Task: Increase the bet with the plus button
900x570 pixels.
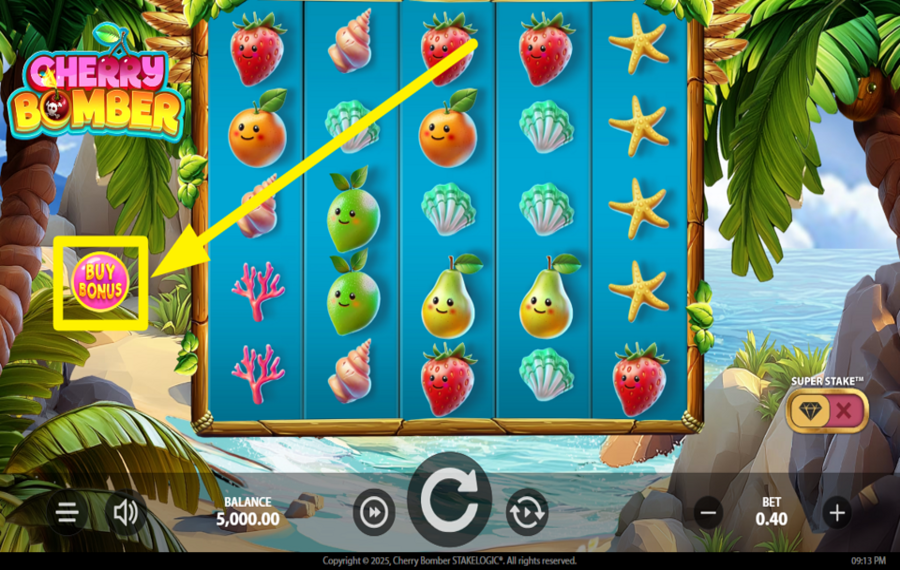Action: click(x=836, y=514)
